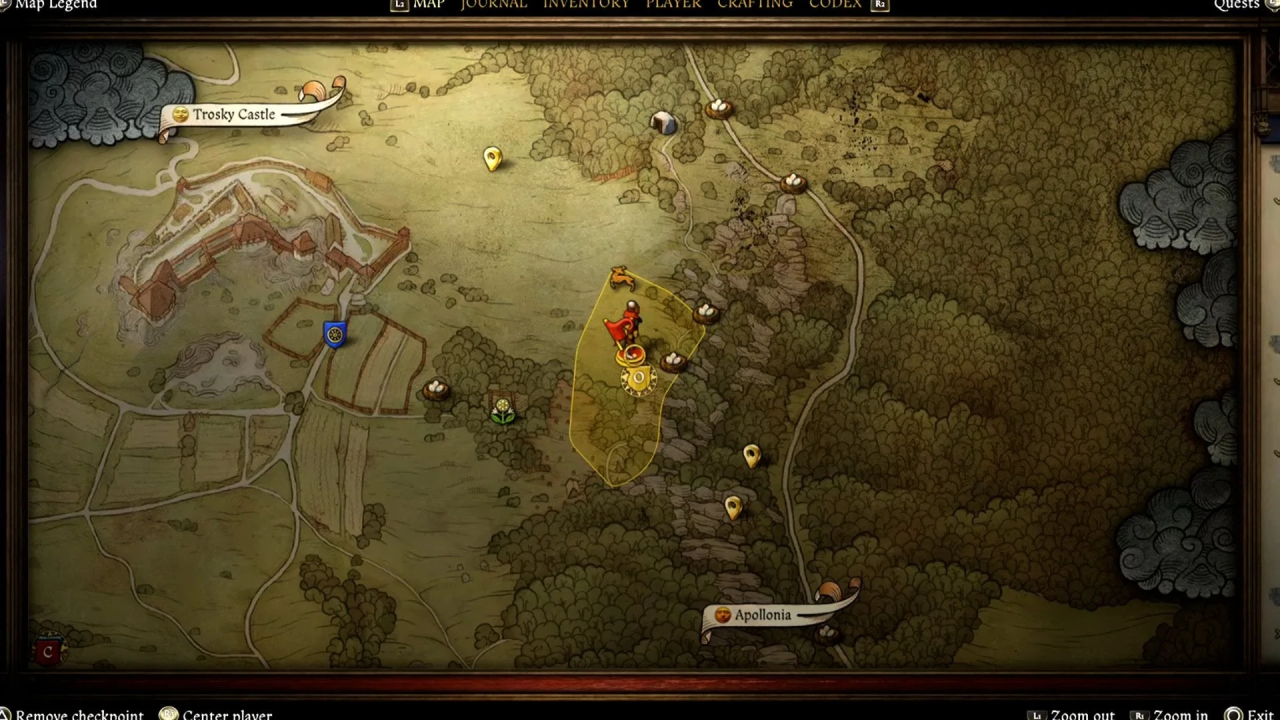Select the Trosky Castle location banner
Image resolution: width=1280 pixels, height=720 pixels.
click(234, 115)
